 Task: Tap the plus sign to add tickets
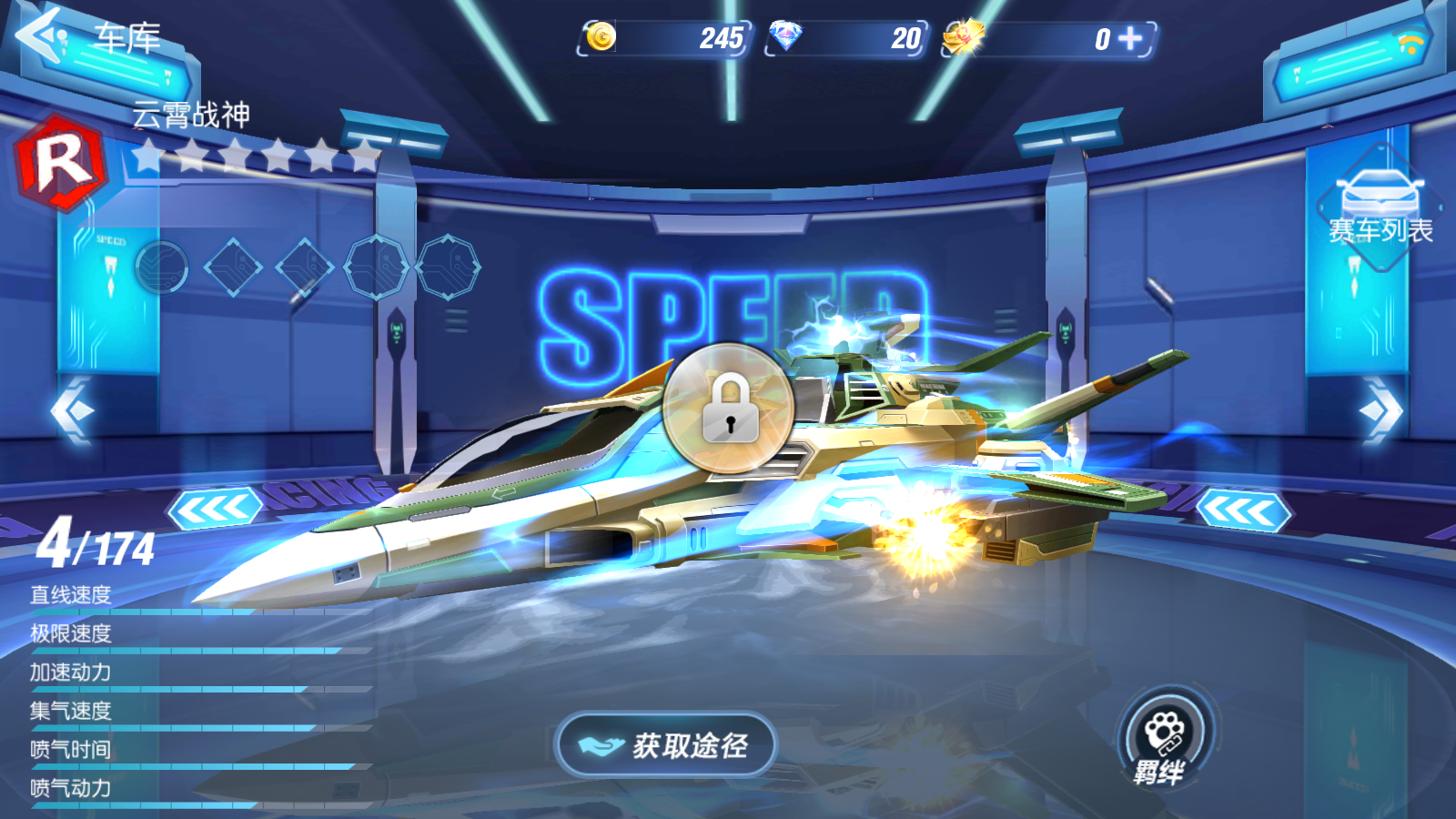tap(1130, 39)
